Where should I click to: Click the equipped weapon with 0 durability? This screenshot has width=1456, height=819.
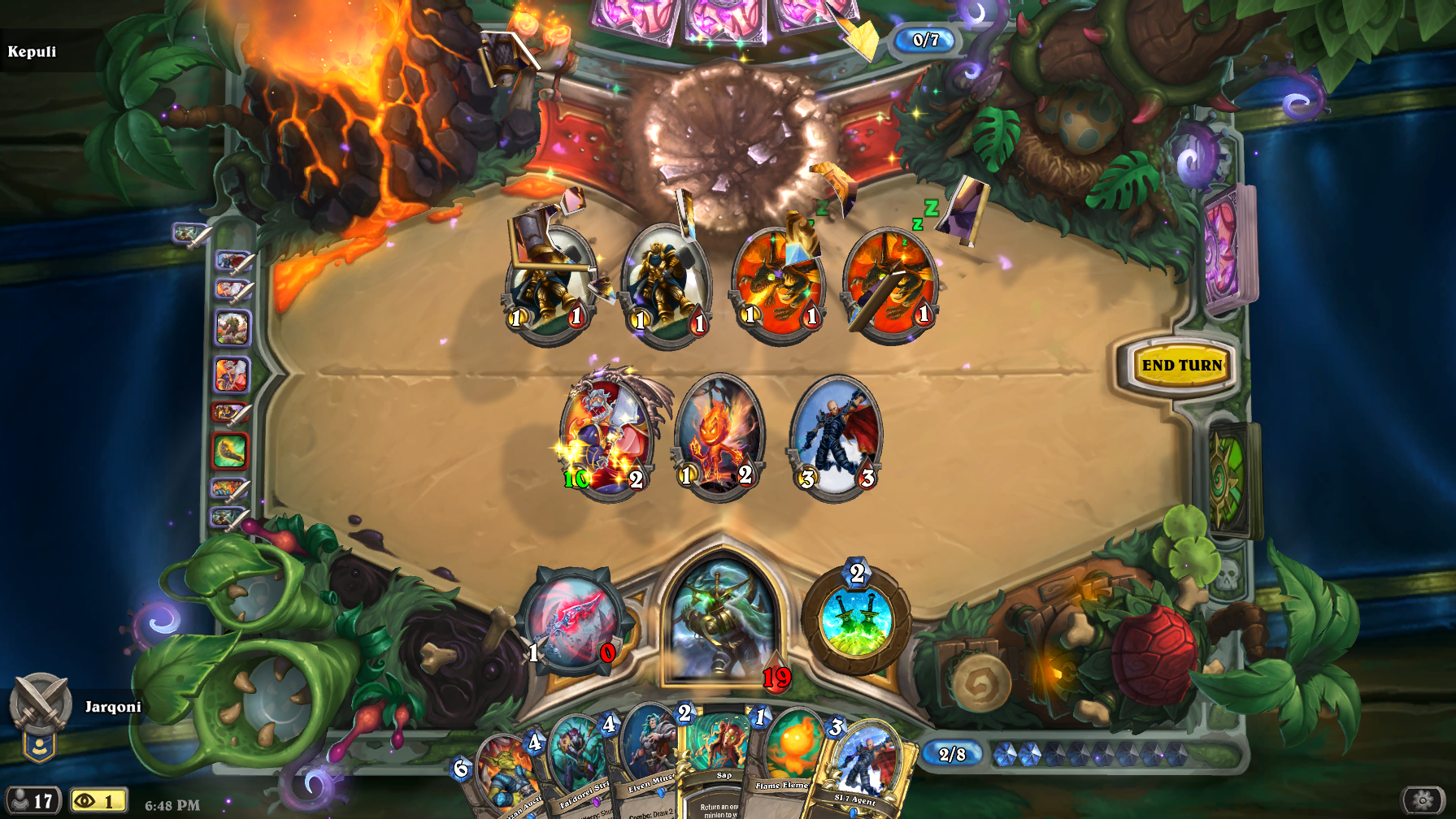(572, 623)
